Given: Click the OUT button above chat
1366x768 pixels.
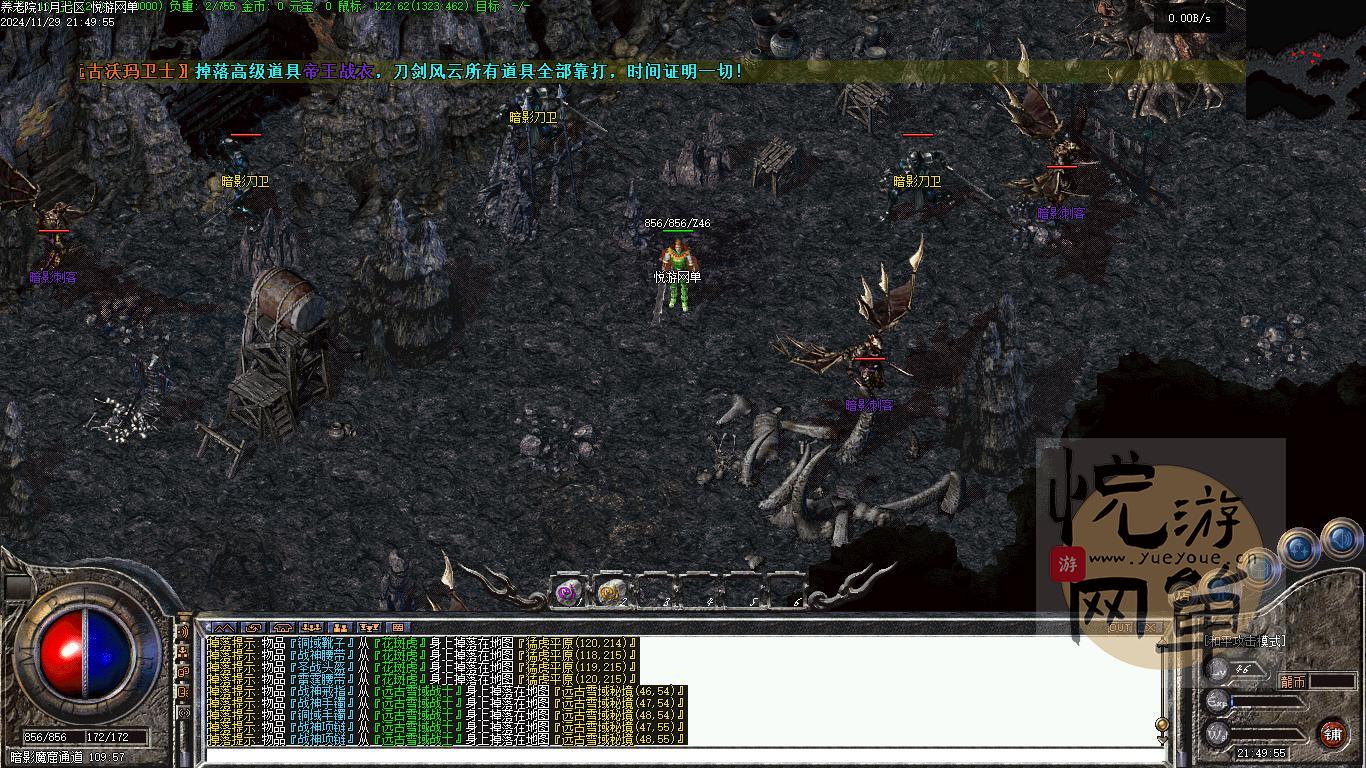Looking at the screenshot, I should [x=1121, y=628].
